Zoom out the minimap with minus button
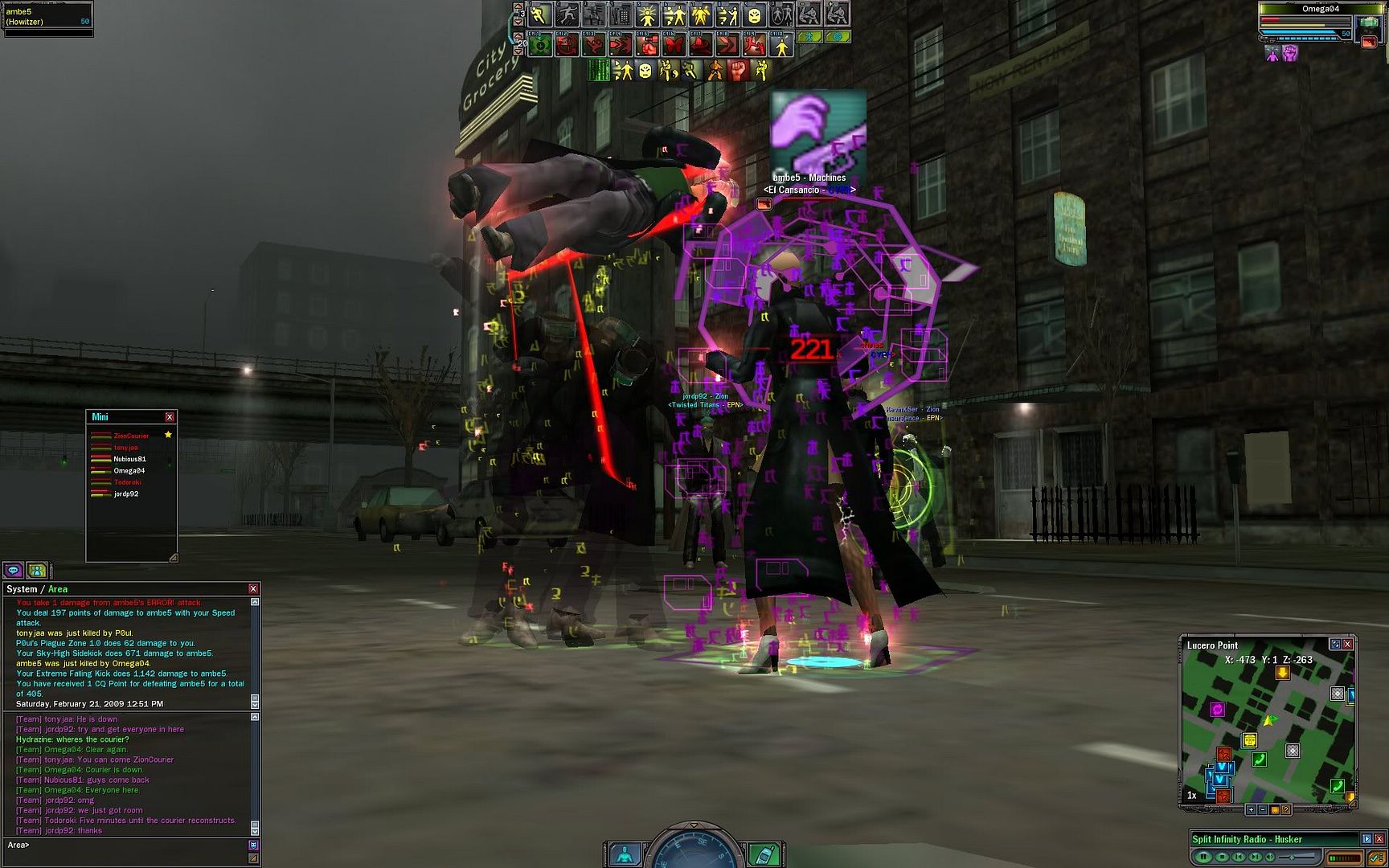1389x868 pixels. (1262, 810)
